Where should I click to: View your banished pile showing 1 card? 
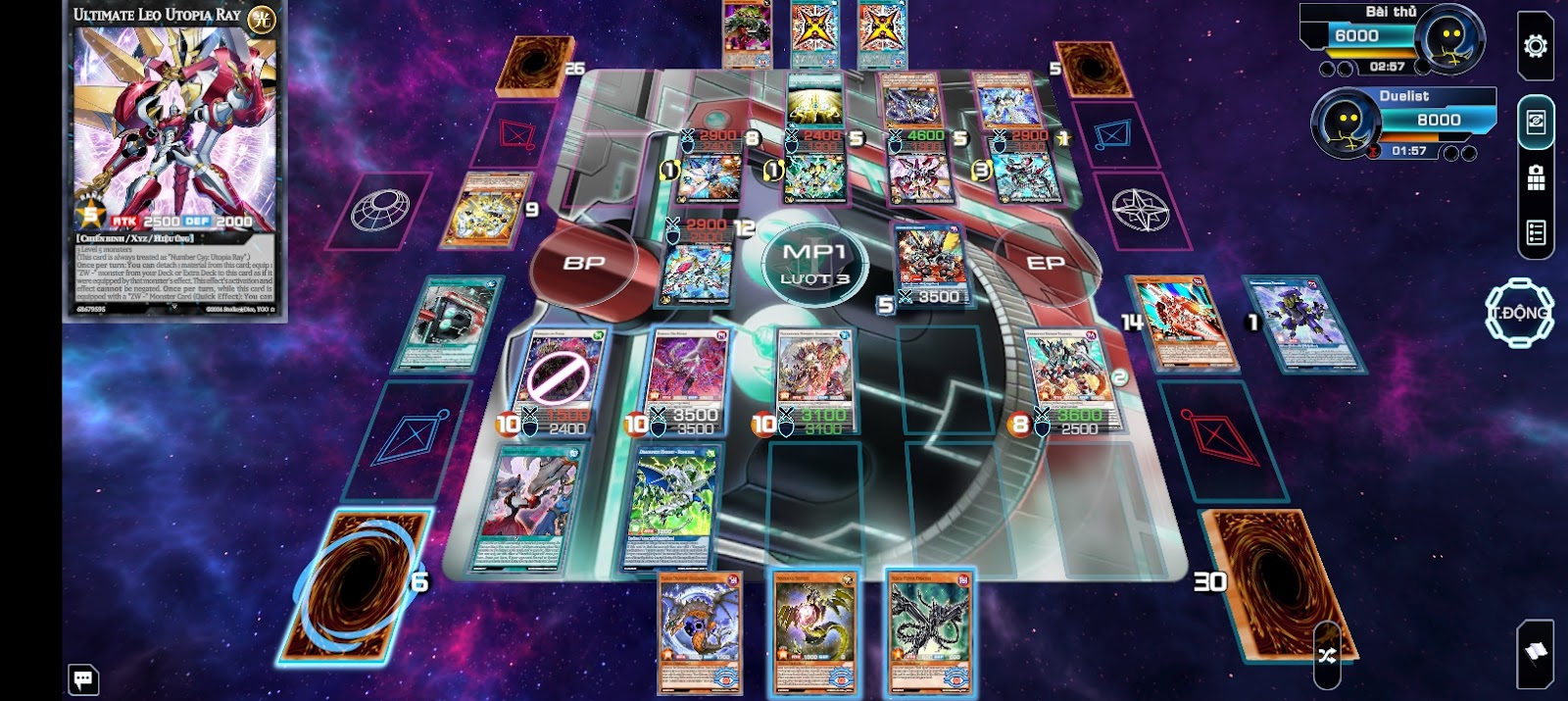pyautogui.click(x=1304, y=323)
